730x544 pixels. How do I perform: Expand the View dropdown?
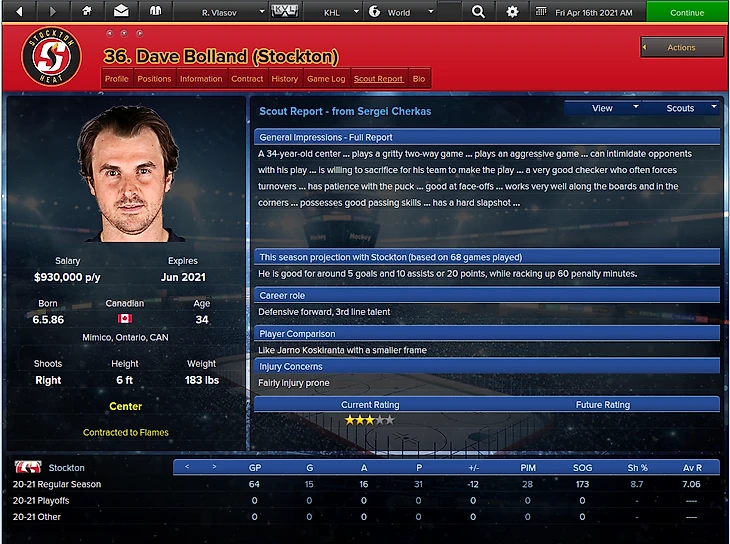[x=602, y=108]
